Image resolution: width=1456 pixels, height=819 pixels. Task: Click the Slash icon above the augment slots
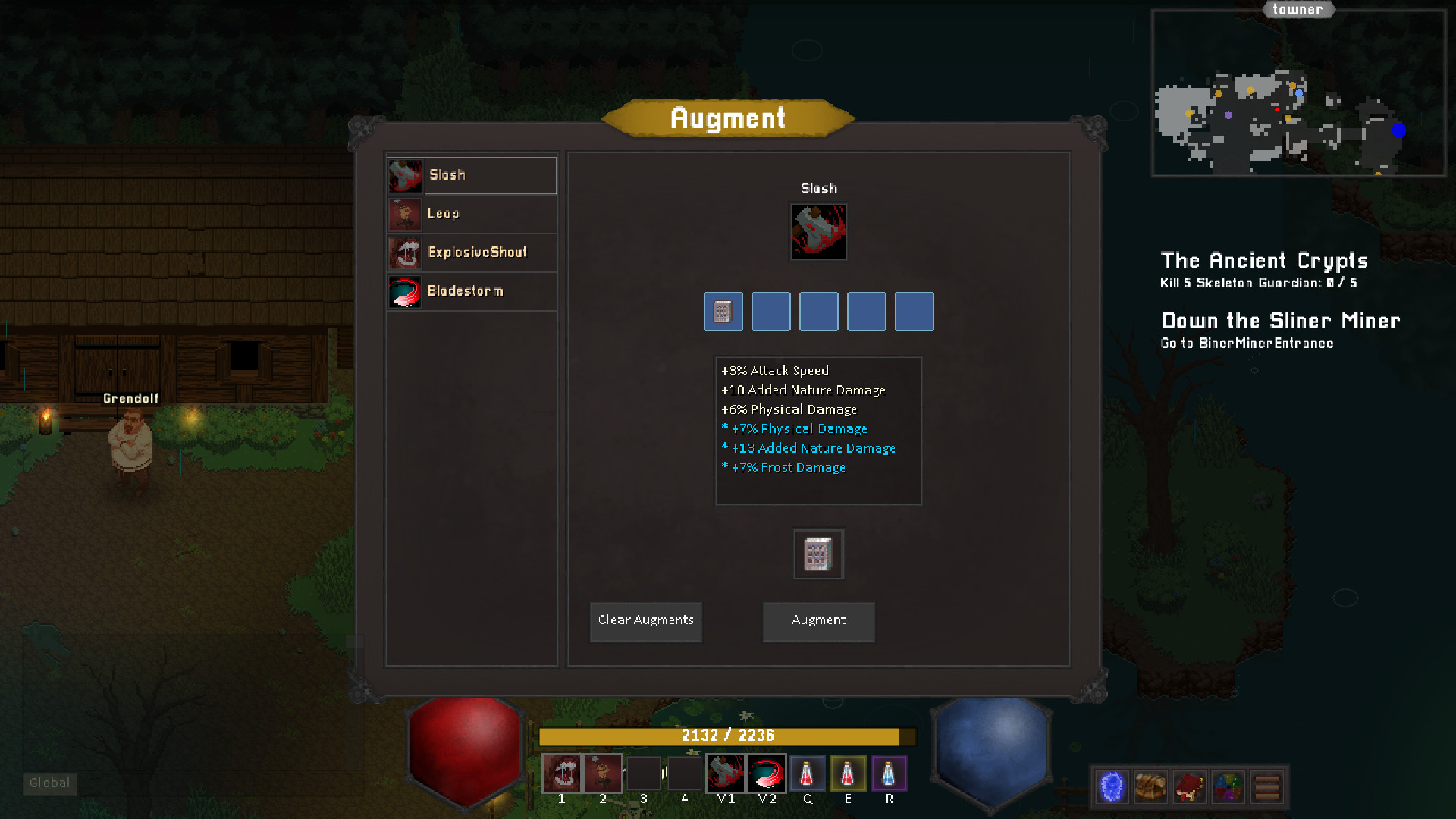click(x=818, y=232)
